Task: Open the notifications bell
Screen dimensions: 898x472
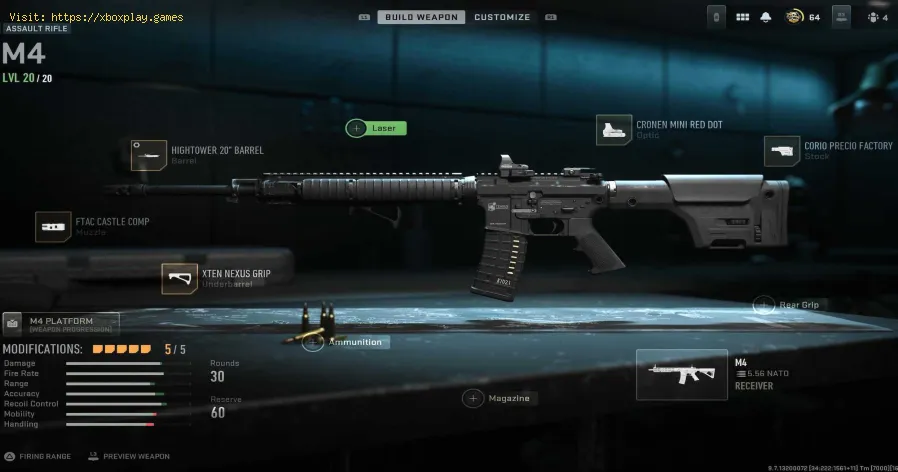Action: click(x=765, y=17)
